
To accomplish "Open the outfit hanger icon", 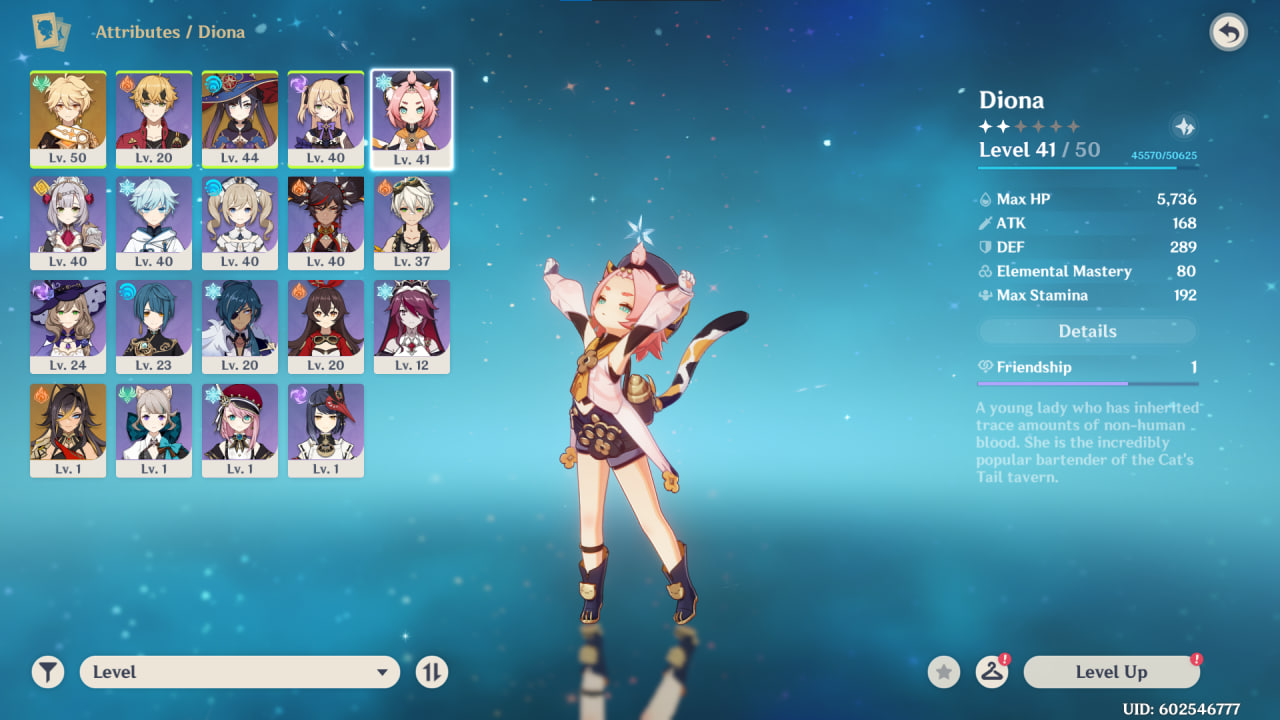I will point(991,672).
